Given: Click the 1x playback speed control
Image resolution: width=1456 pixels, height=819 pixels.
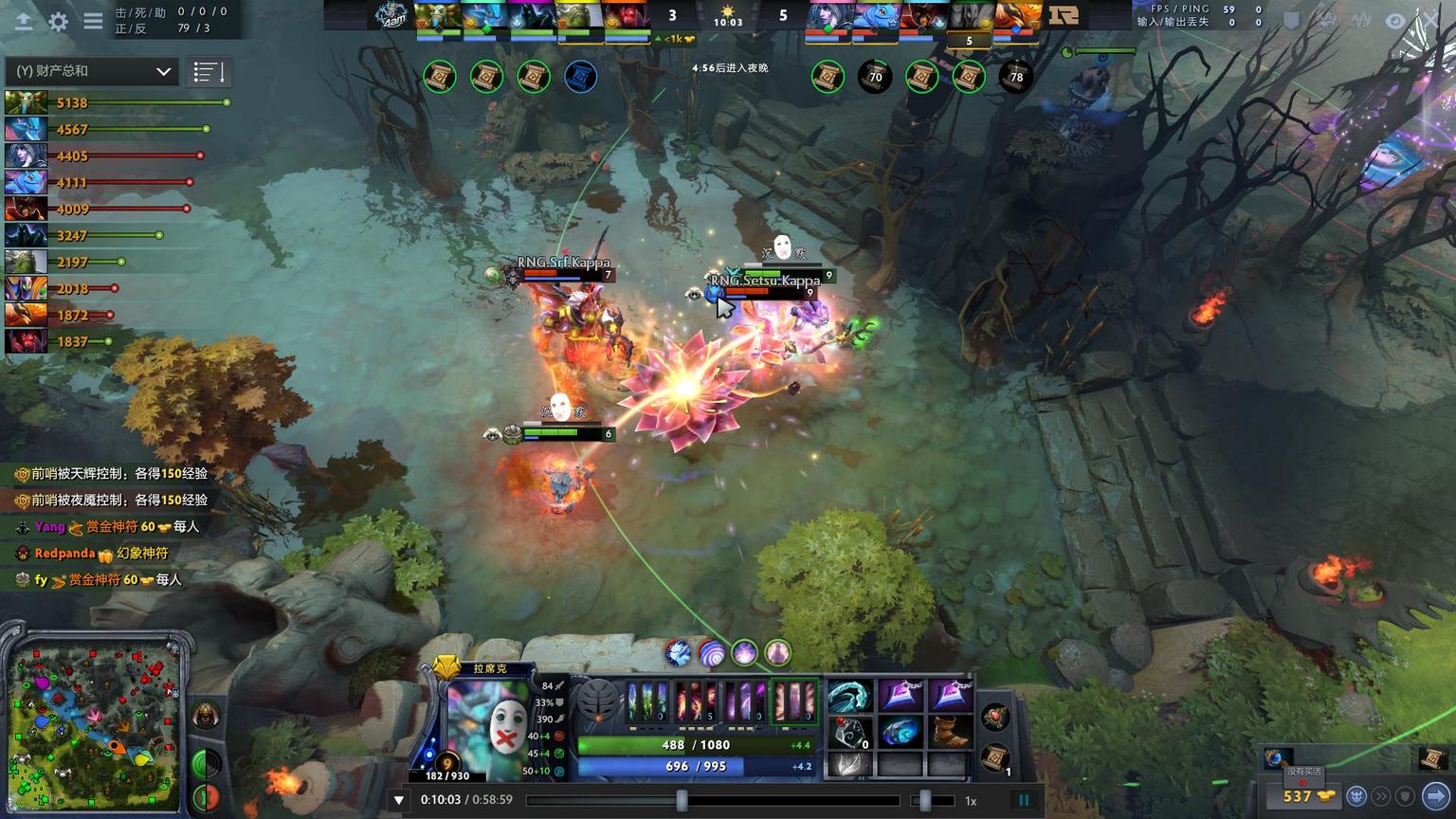Looking at the screenshot, I should point(969,800).
